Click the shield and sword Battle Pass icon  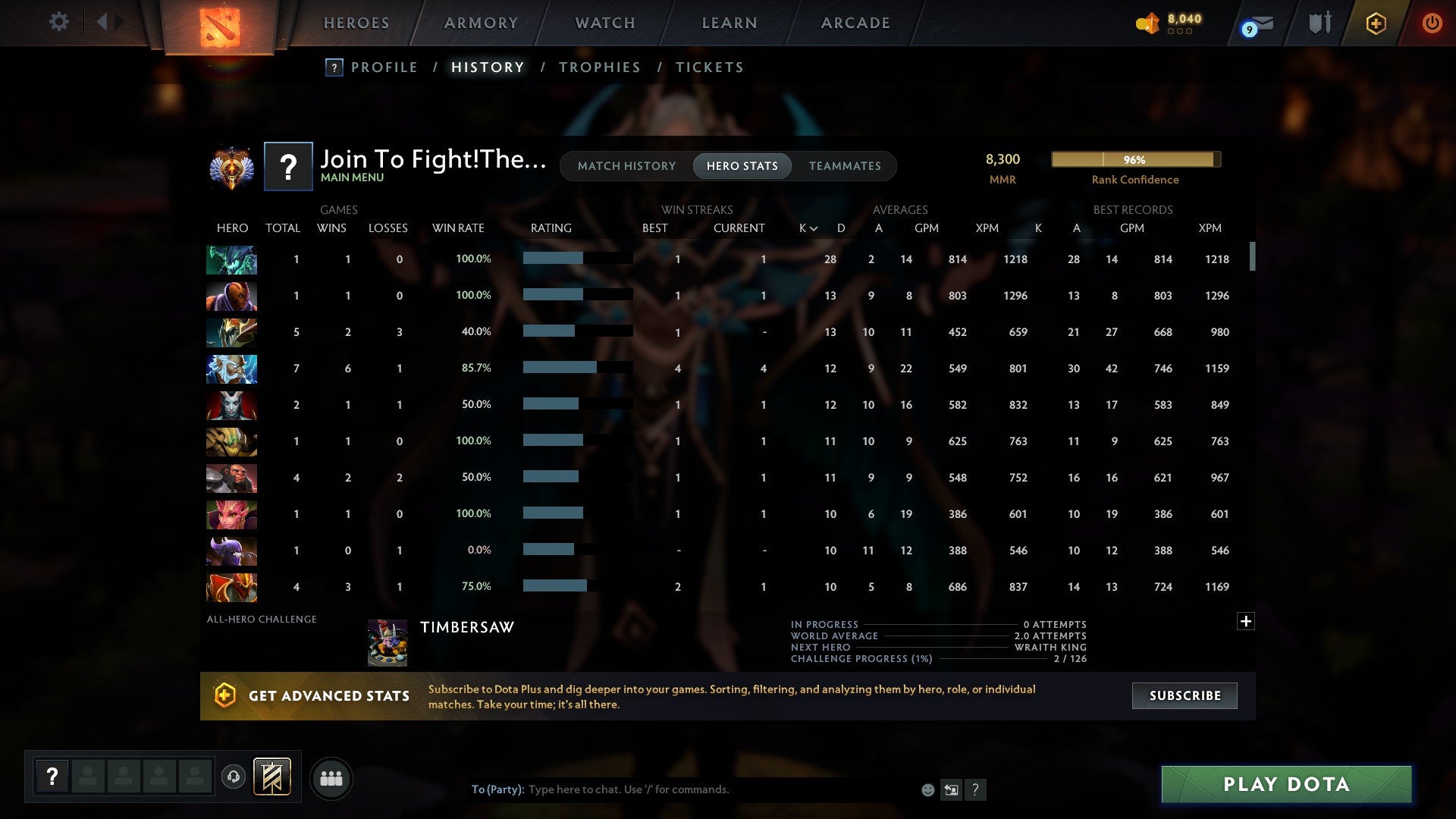coord(1319,23)
